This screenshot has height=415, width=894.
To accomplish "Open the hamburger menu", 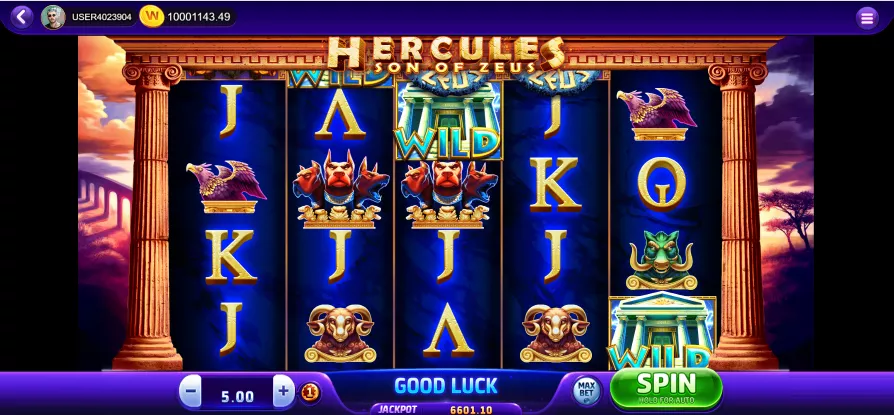I will [867, 17].
